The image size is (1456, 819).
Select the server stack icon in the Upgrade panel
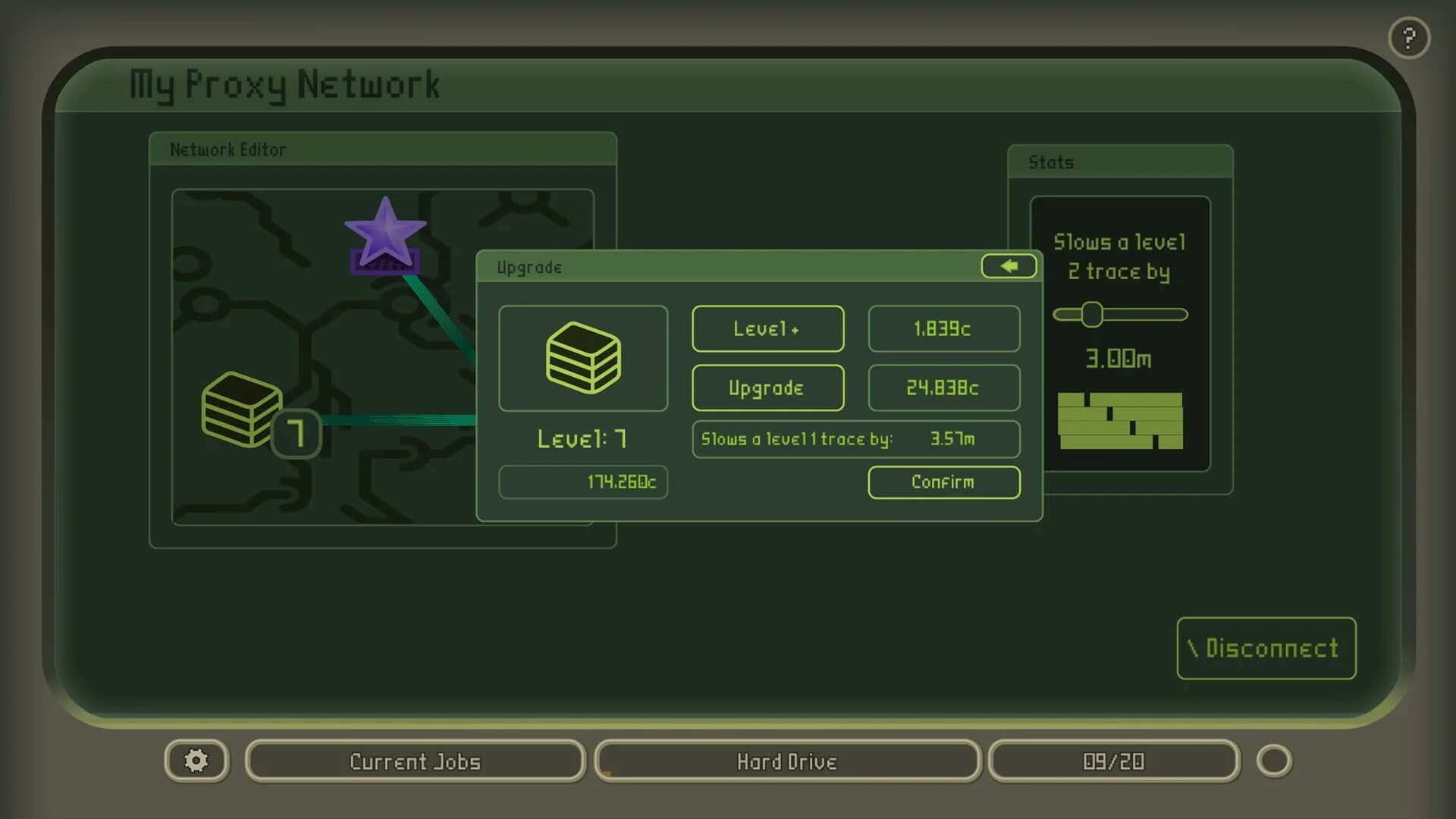click(x=582, y=357)
